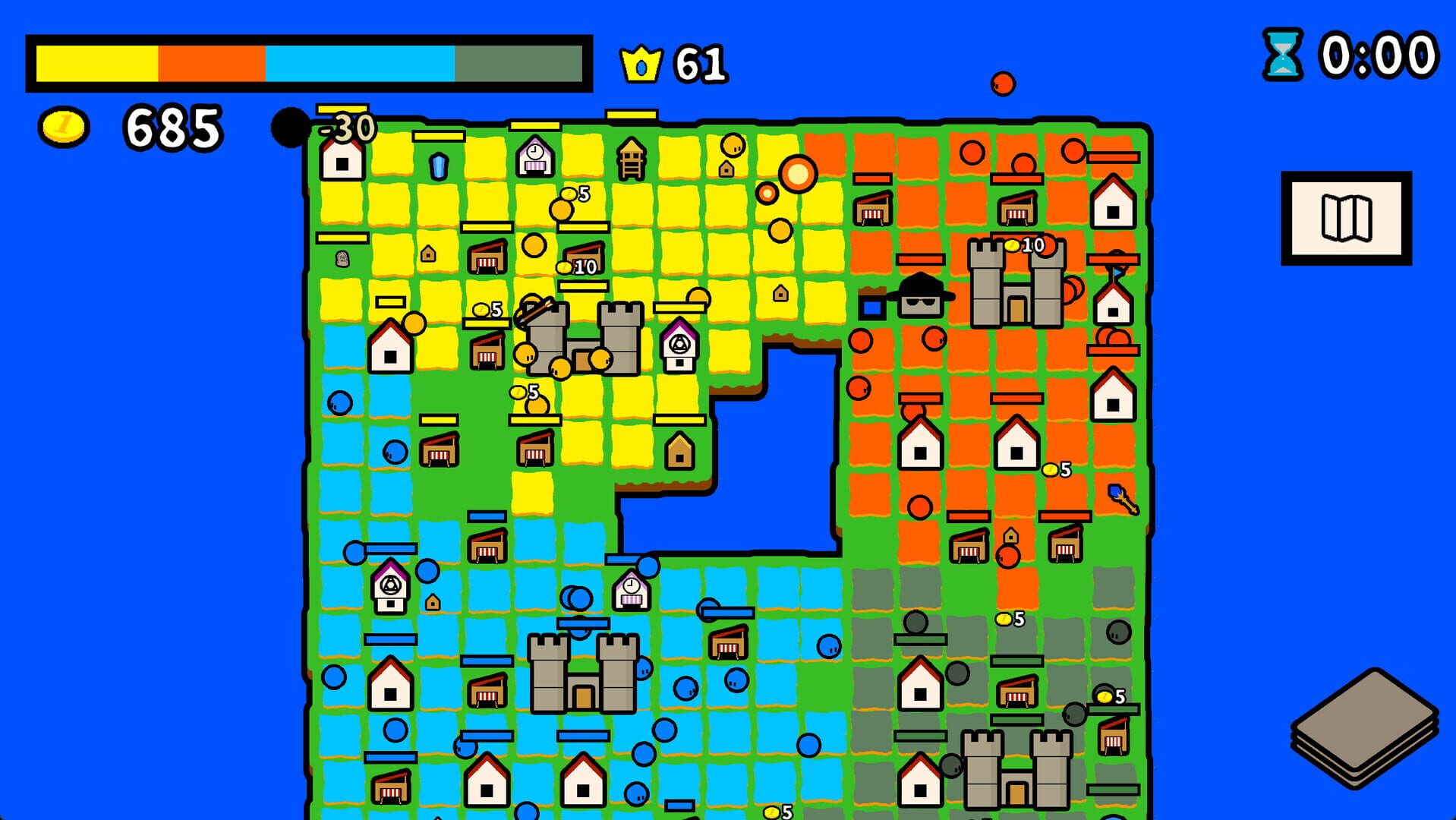Click the clock tower building in yellow territory
Viewport: 1456px width, 820px height.
point(535,156)
